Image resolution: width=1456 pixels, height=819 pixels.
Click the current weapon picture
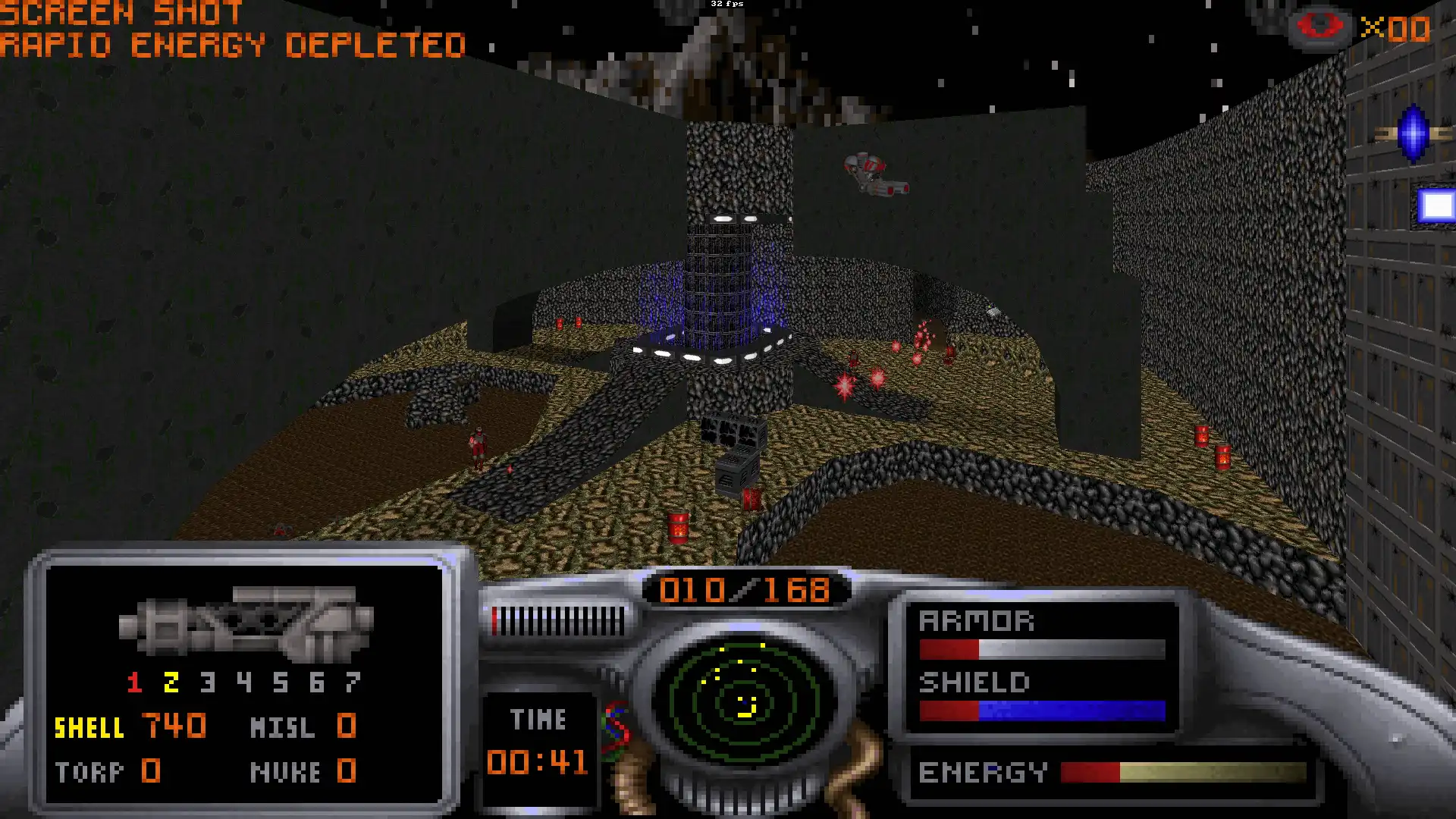pos(246,623)
